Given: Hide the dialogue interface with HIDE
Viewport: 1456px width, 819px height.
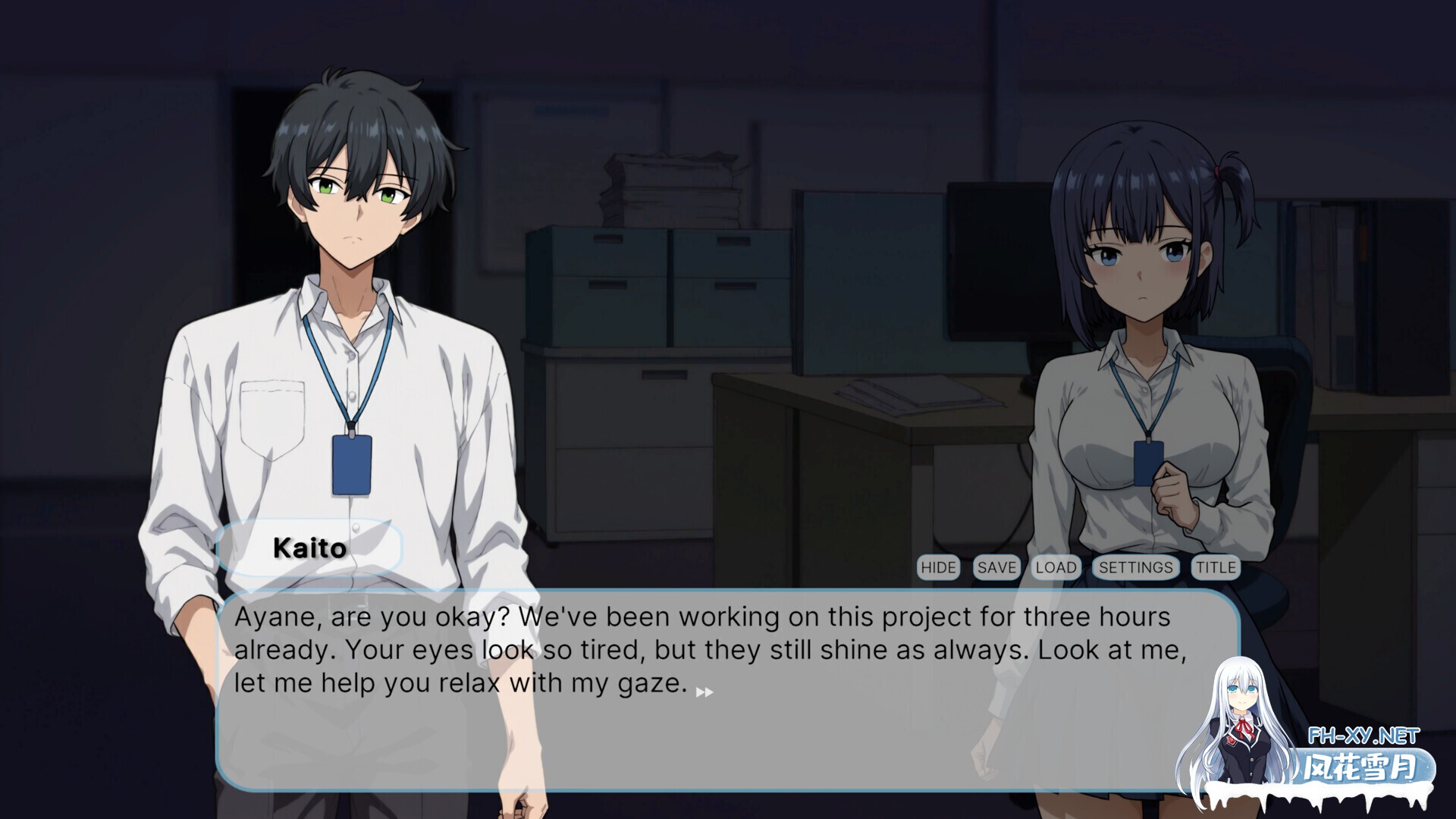Looking at the screenshot, I should 938,567.
